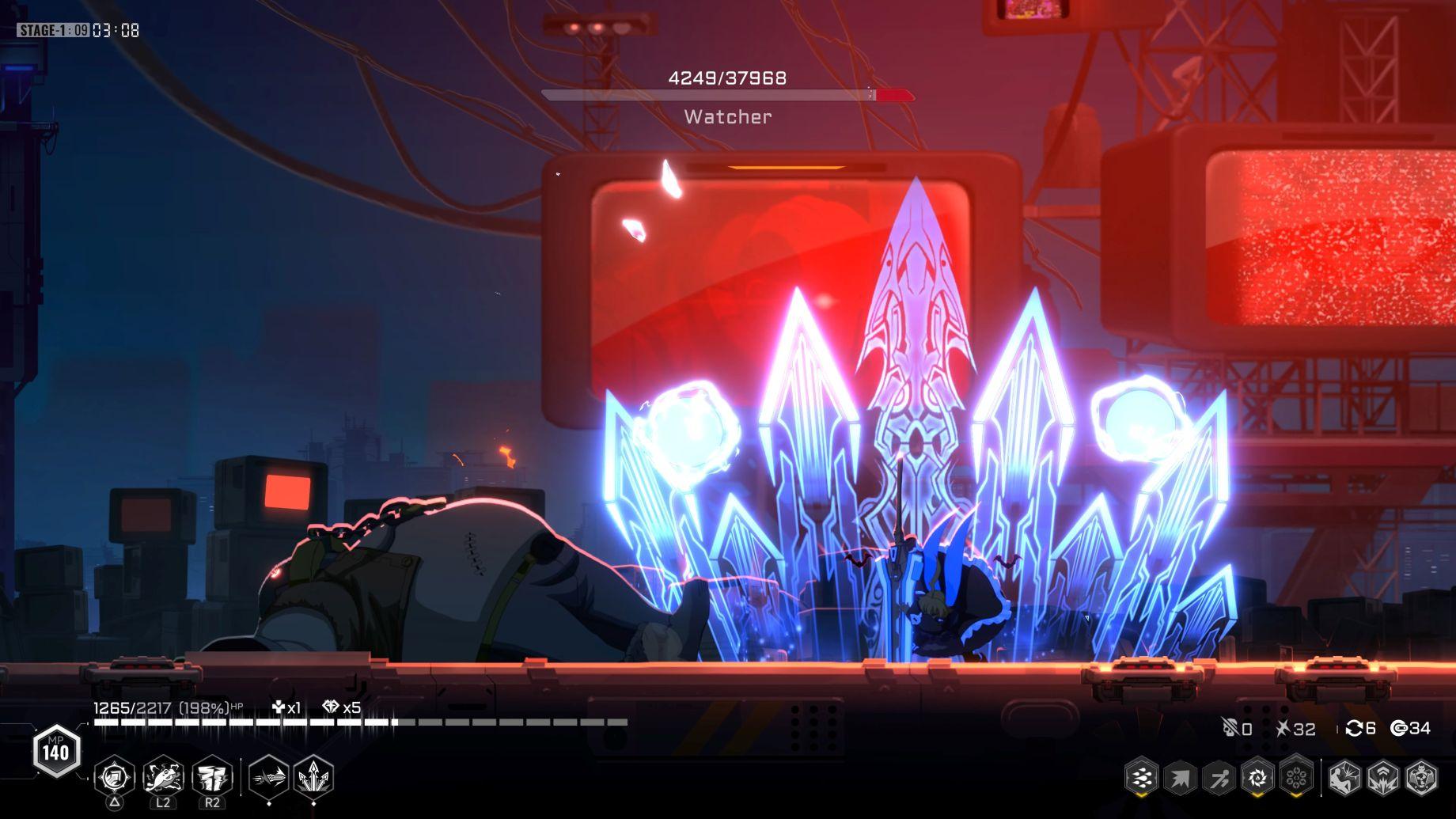The height and width of the screenshot is (819, 1456).
Task: Trigger the lightning pillars skill
Action: (x=212, y=778)
